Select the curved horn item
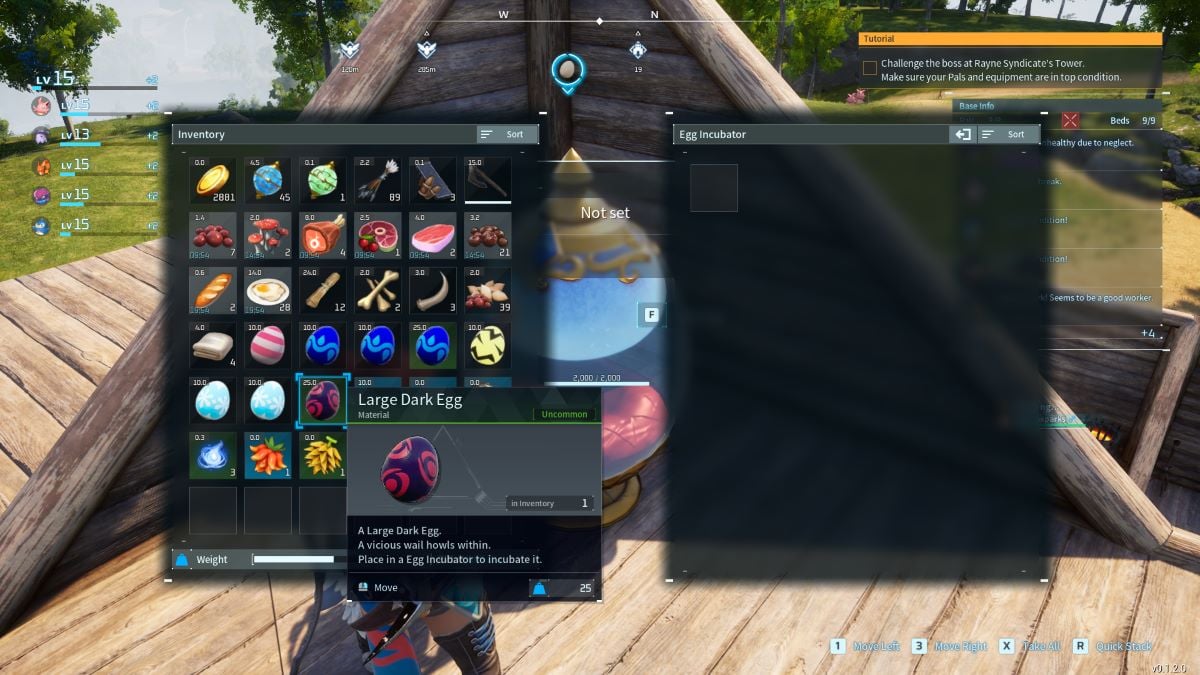The image size is (1200, 675). [432, 291]
